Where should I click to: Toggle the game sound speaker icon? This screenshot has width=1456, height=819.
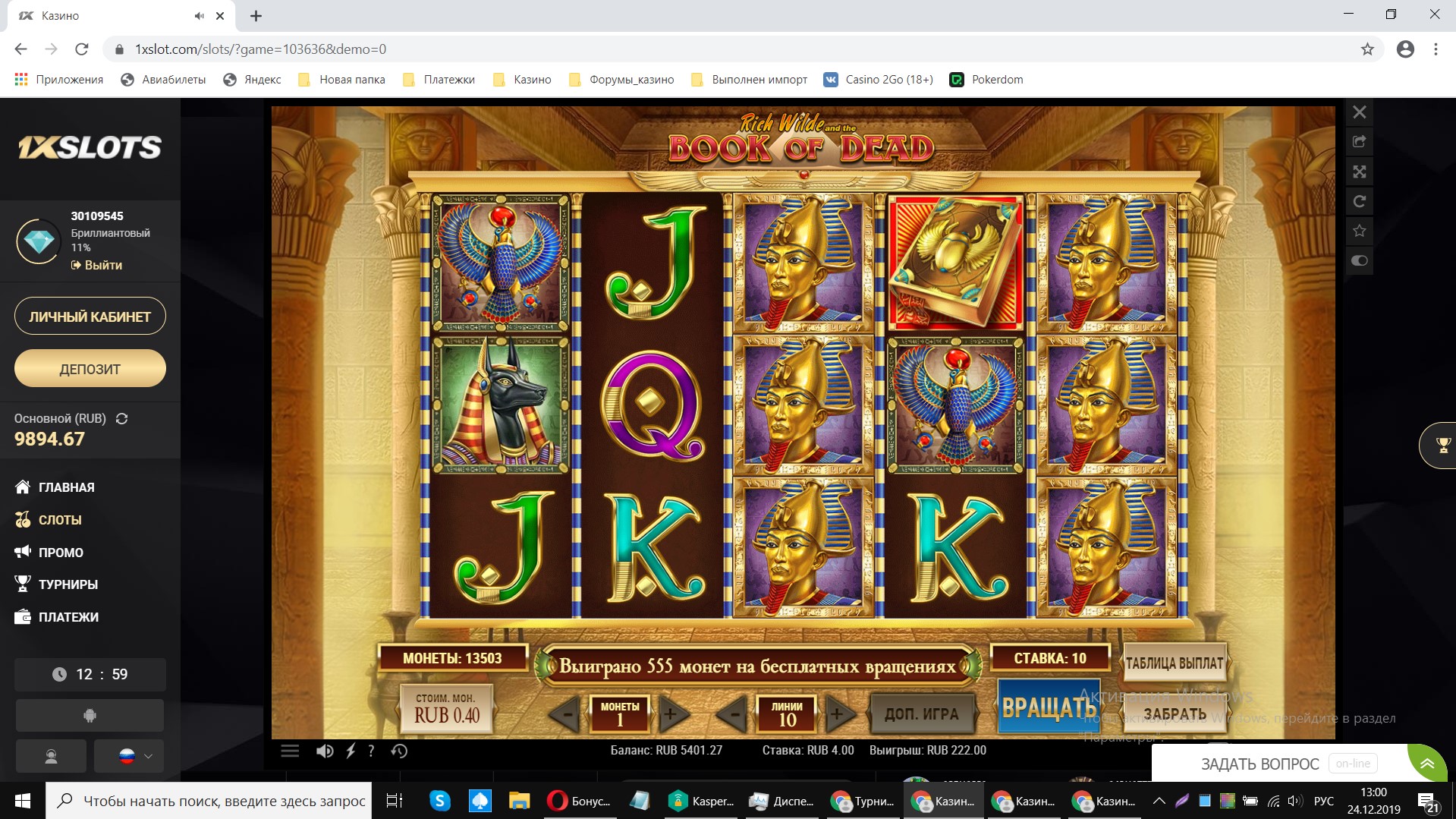(324, 751)
